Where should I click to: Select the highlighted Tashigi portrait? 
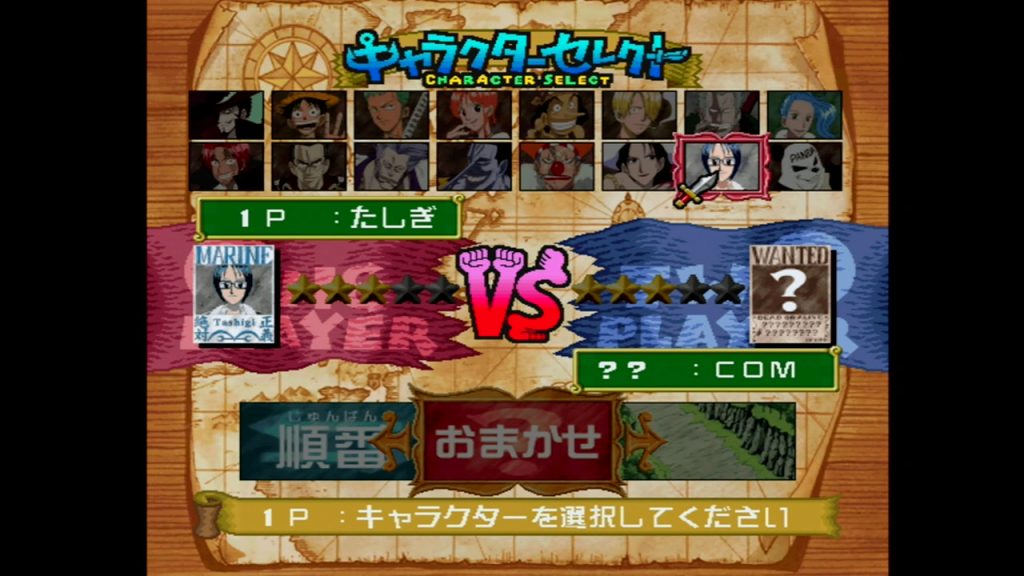click(x=722, y=165)
